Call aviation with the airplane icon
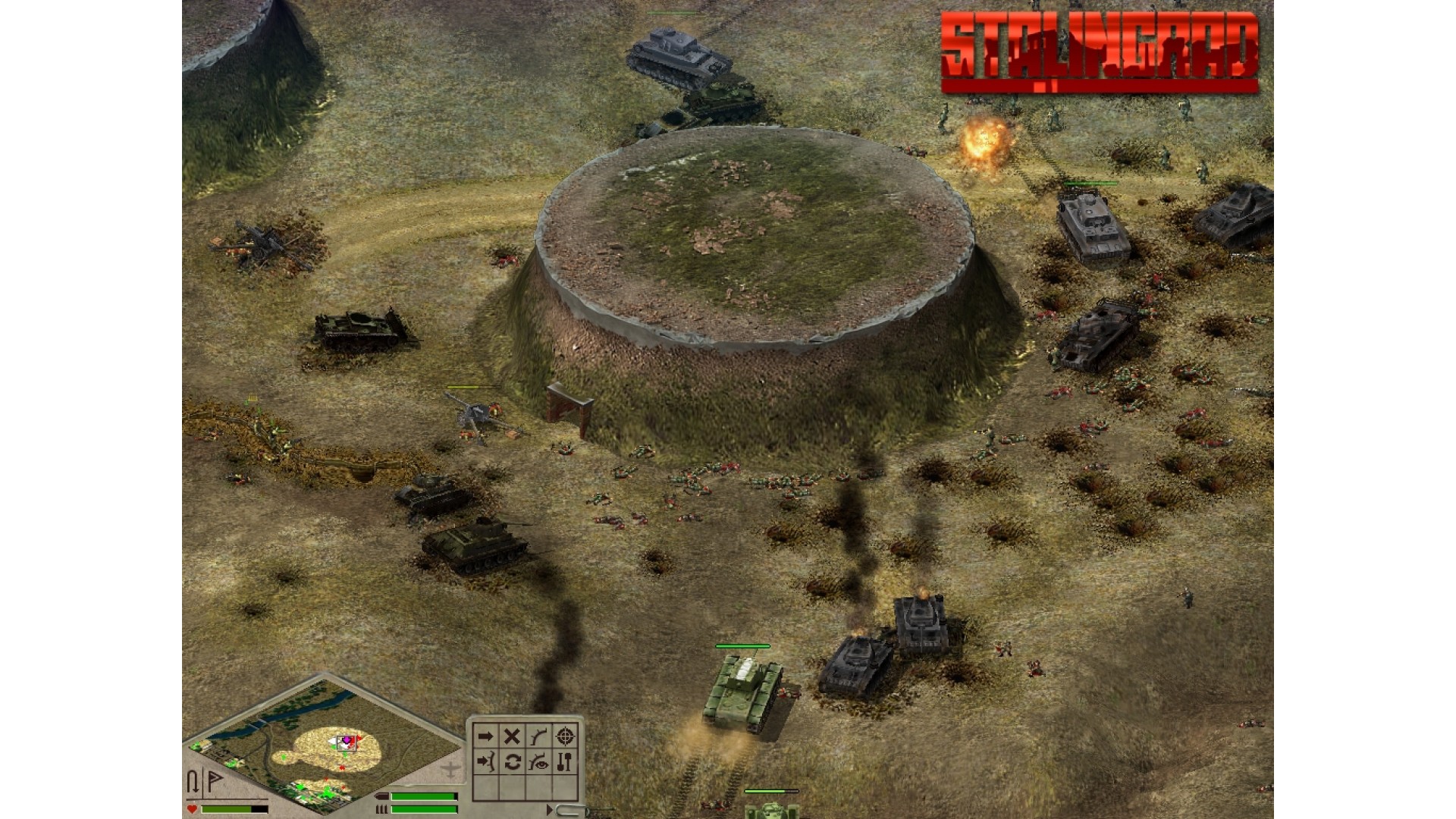1456x819 pixels. (x=450, y=770)
